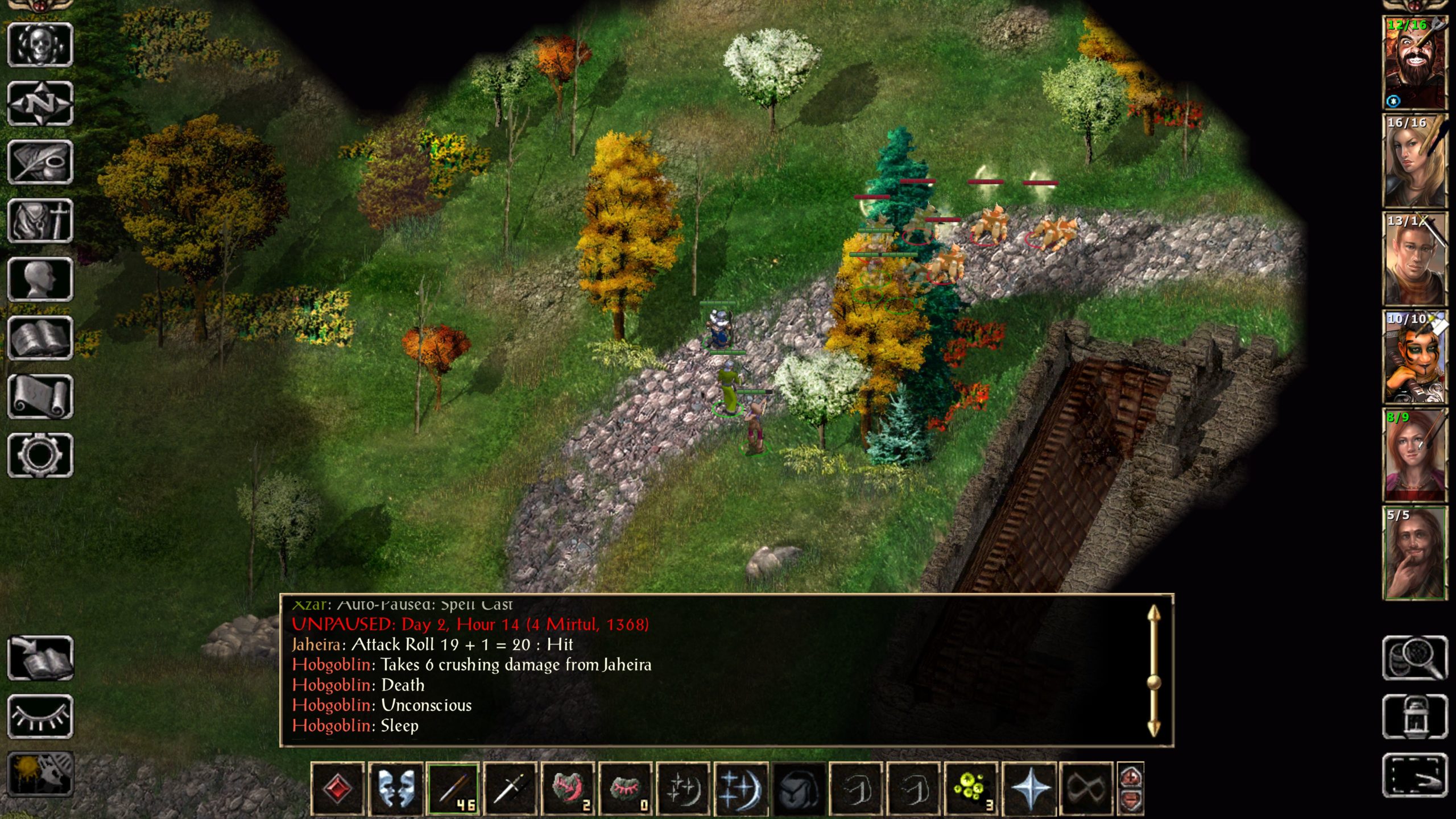
Task: Open the journal quill and inkpot
Action: [x=40, y=162]
